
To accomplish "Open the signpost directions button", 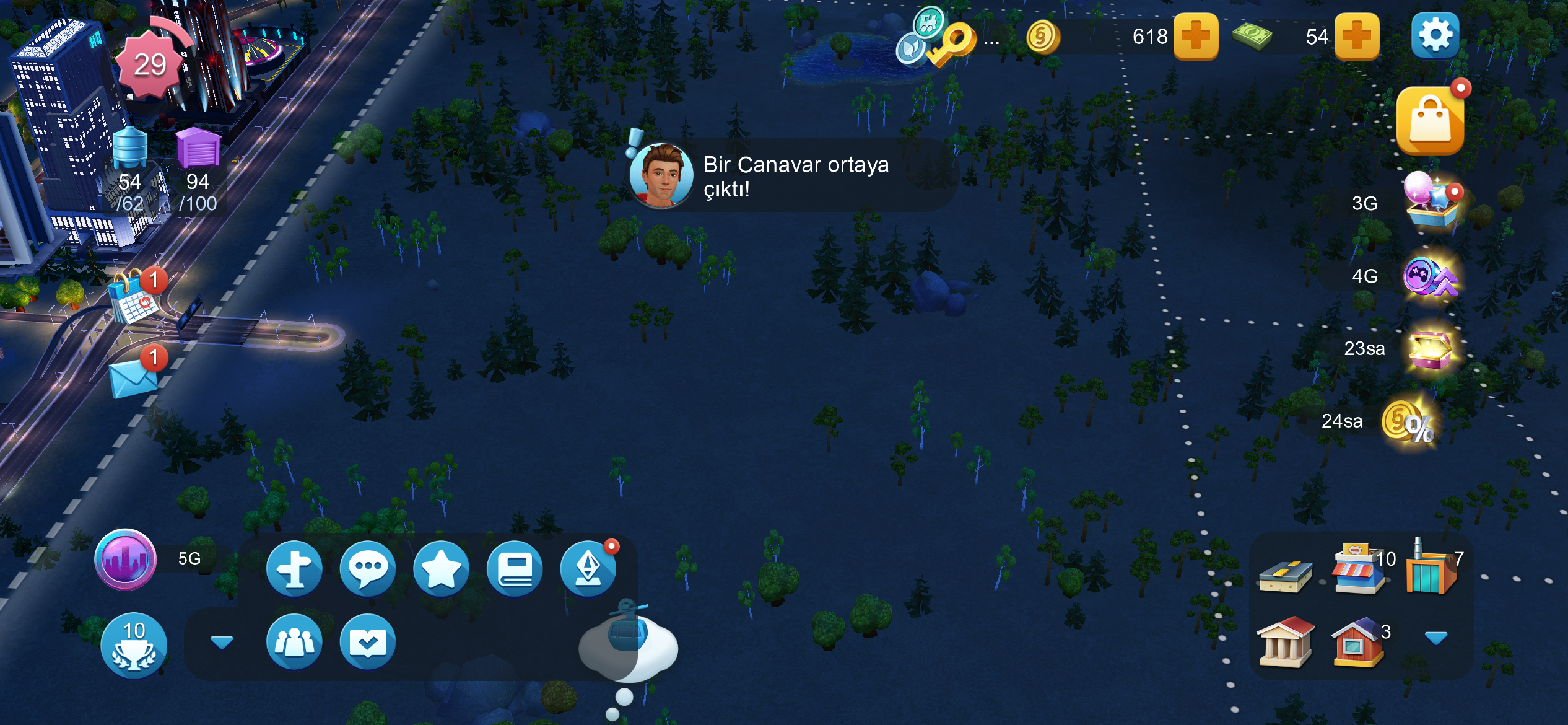I will [x=294, y=568].
